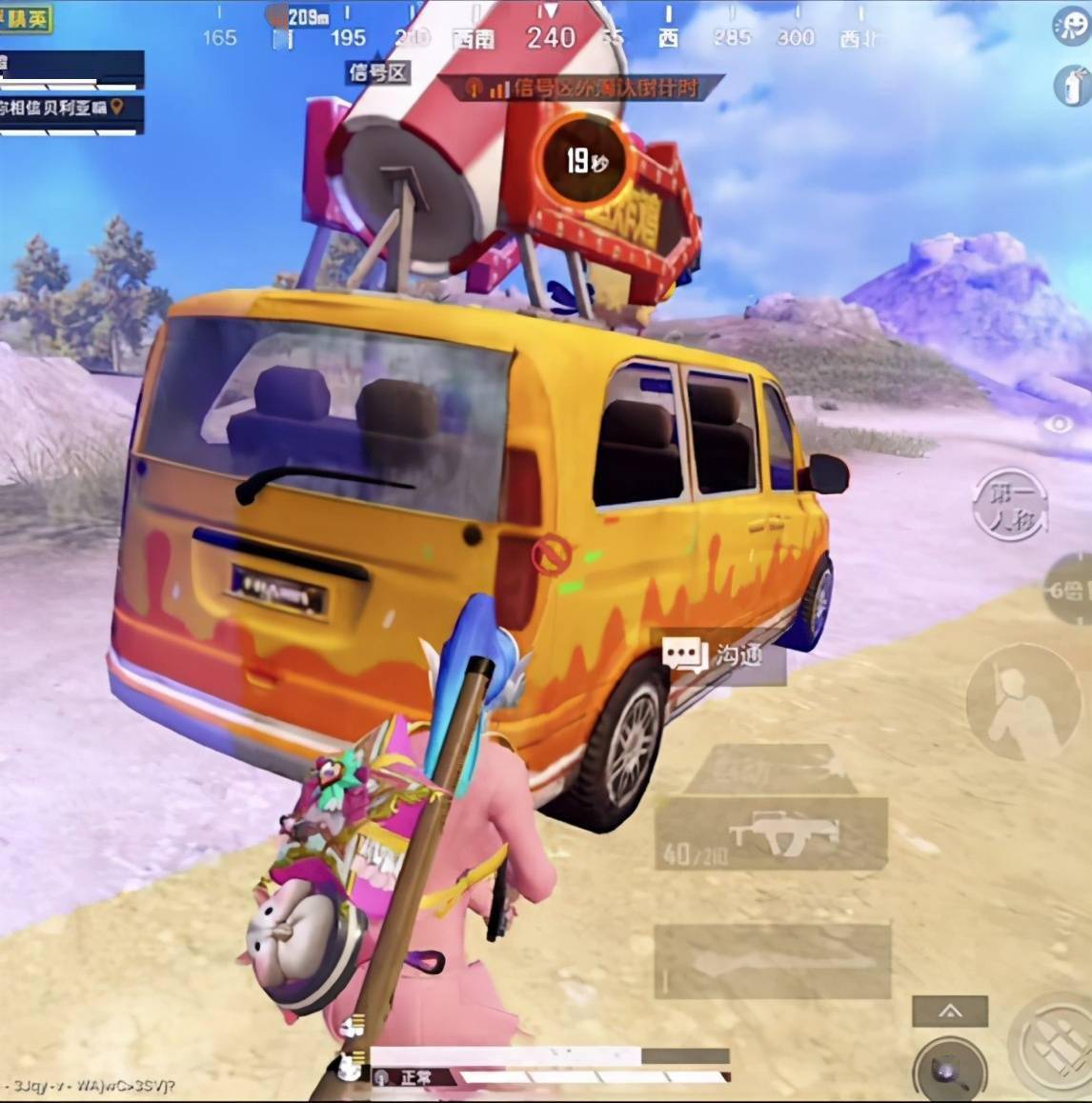
Task: Toggle the free-look eye icon
Action: point(1058,425)
